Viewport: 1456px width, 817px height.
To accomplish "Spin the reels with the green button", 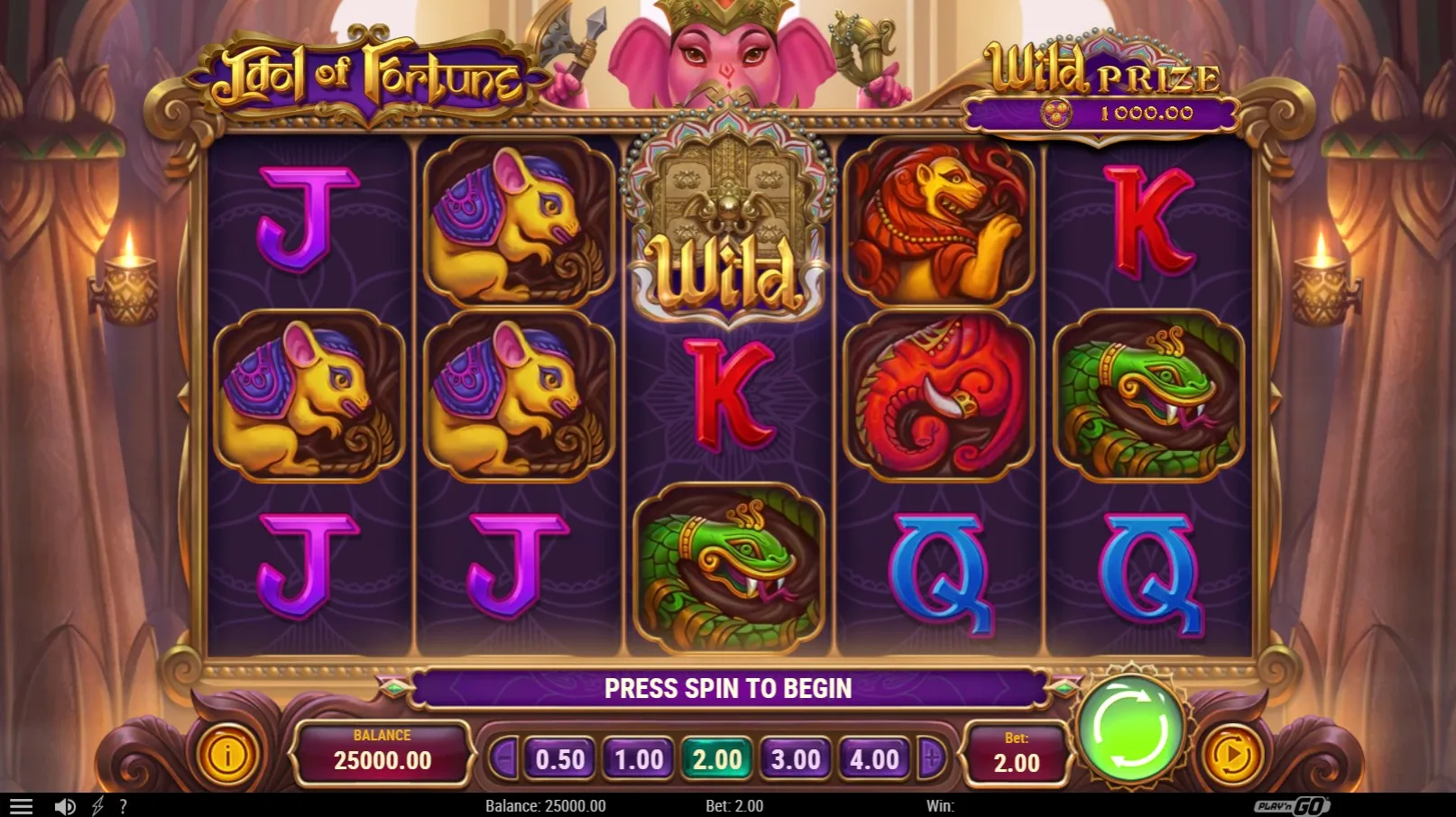I will pyautogui.click(x=1131, y=729).
